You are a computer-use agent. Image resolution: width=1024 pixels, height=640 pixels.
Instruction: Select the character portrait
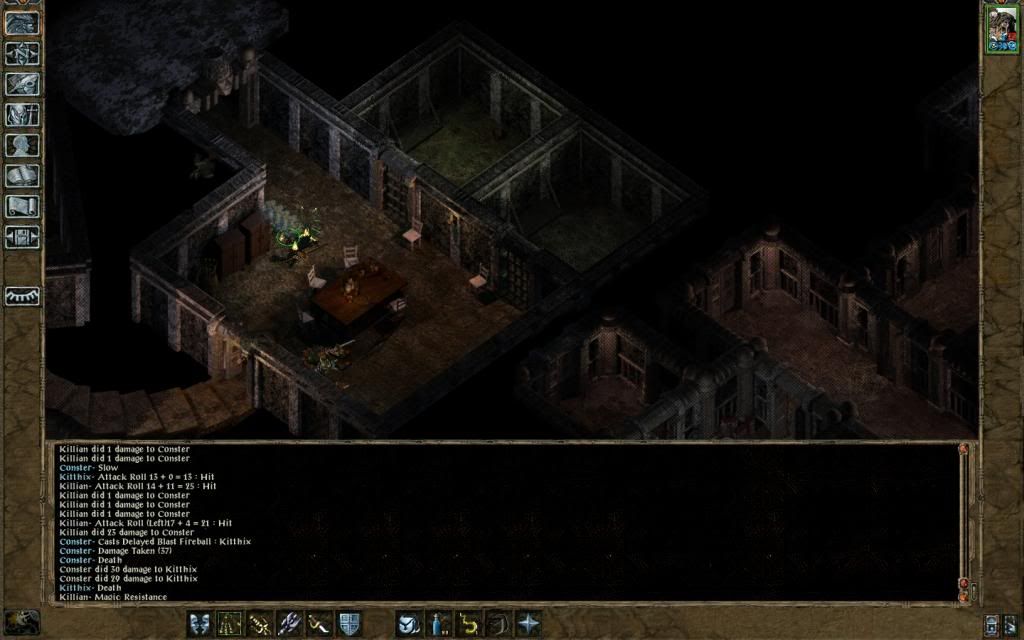[x=1001, y=28]
